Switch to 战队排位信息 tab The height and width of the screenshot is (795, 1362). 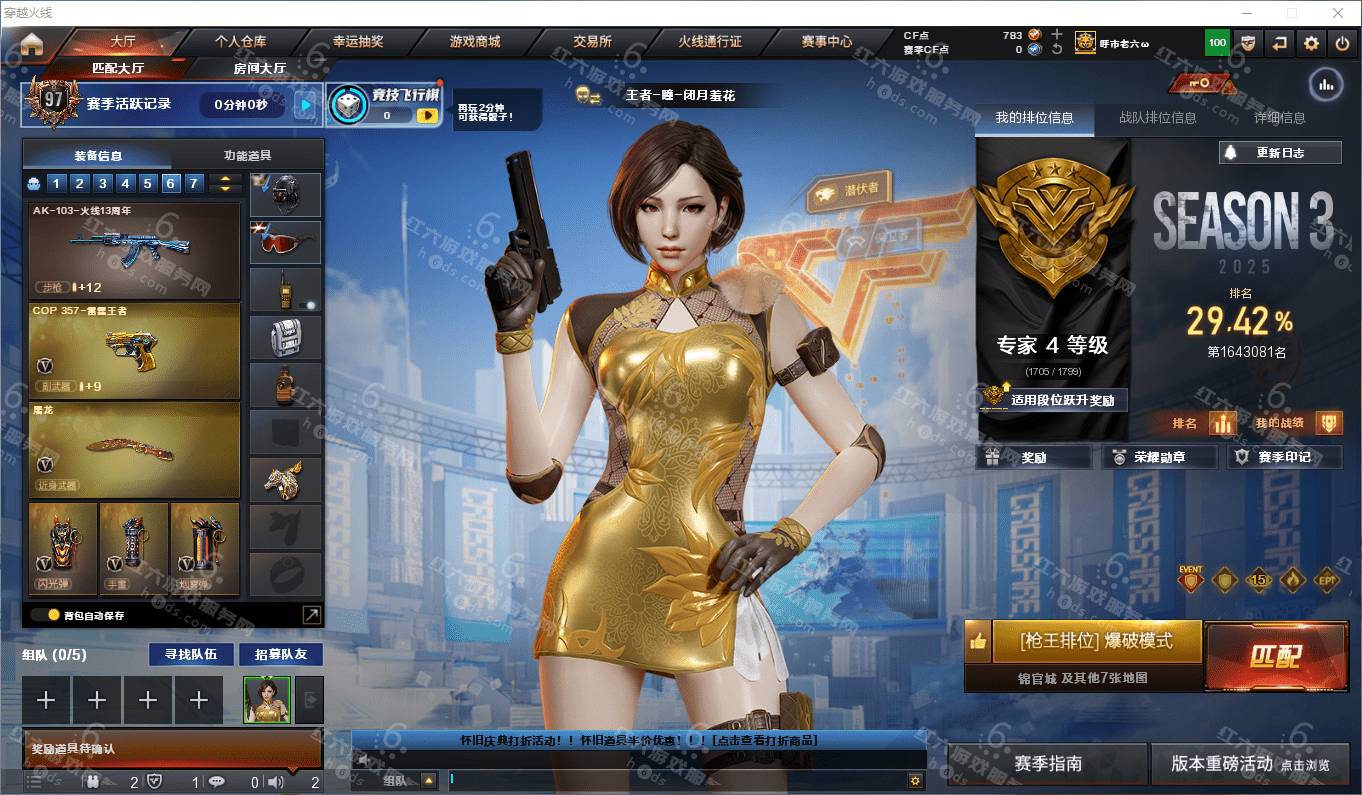[x=1157, y=118]
